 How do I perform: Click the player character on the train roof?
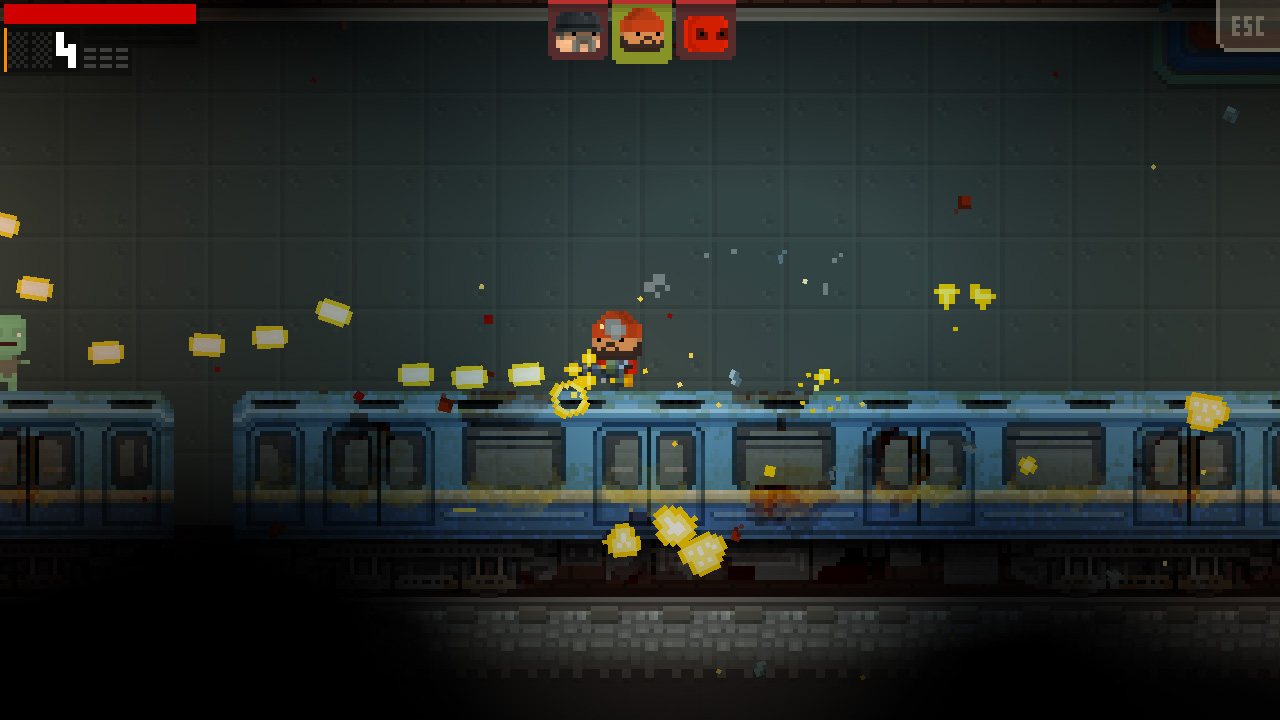click(618, 350)
